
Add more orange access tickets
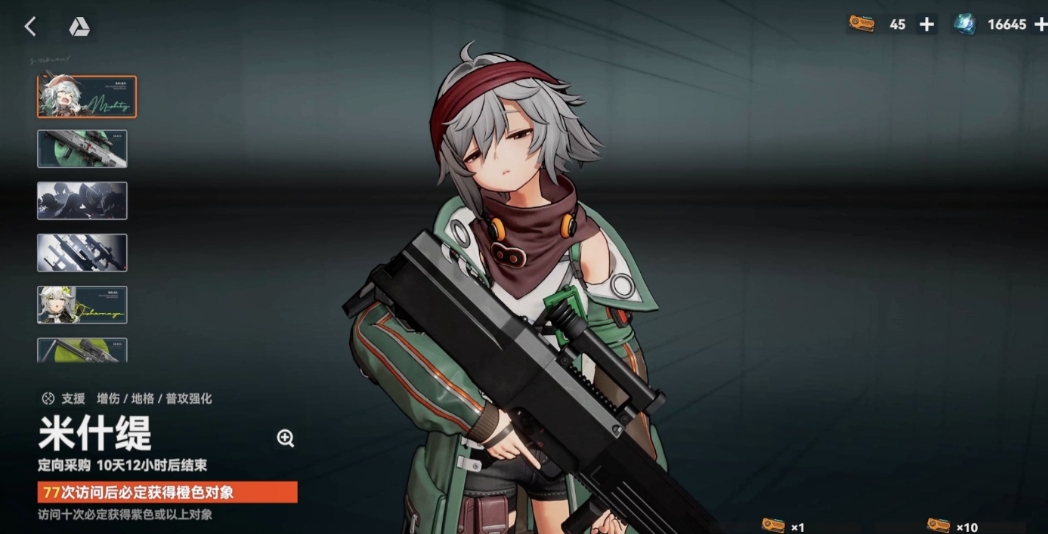point(927,24)
